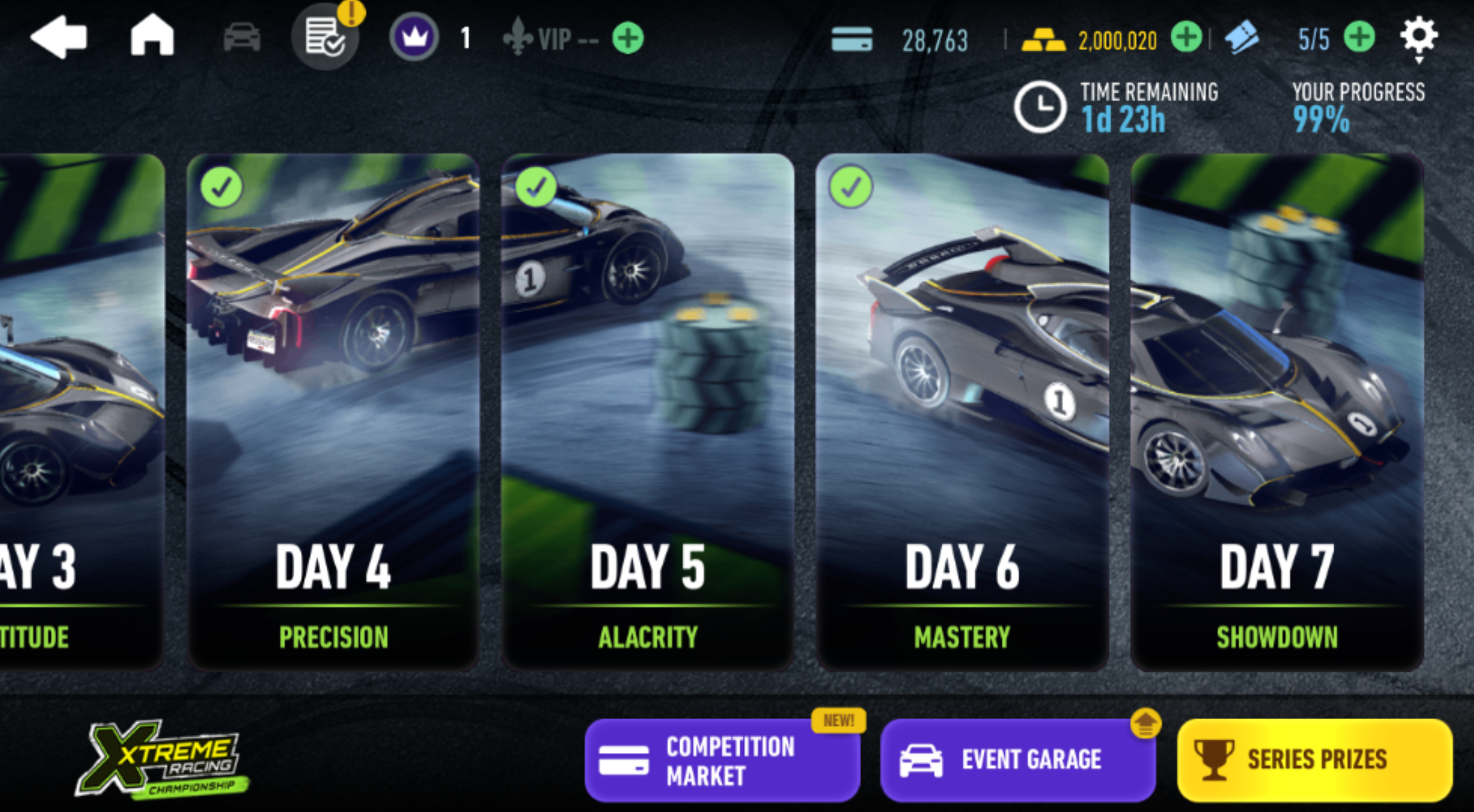1474x812 pixels.
Task: View the Series Prizes
Action: 1314,760
